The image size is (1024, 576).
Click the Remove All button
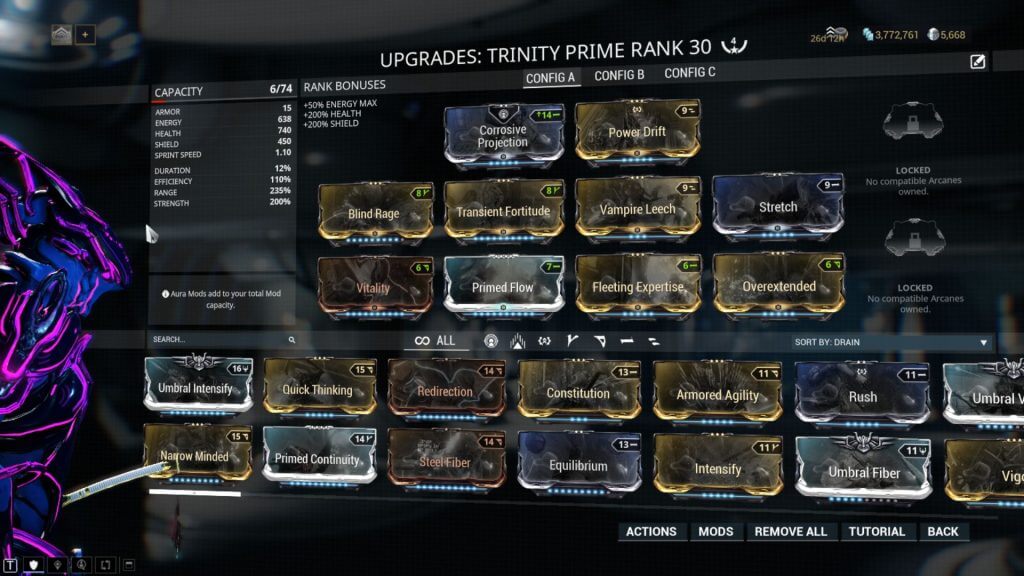click(790, 532)
